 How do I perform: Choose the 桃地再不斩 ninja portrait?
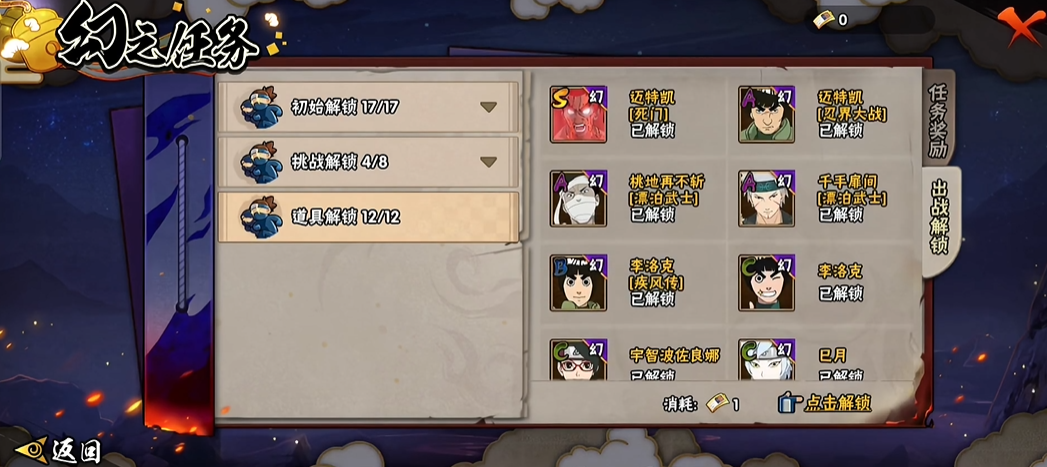click(579, 198)
